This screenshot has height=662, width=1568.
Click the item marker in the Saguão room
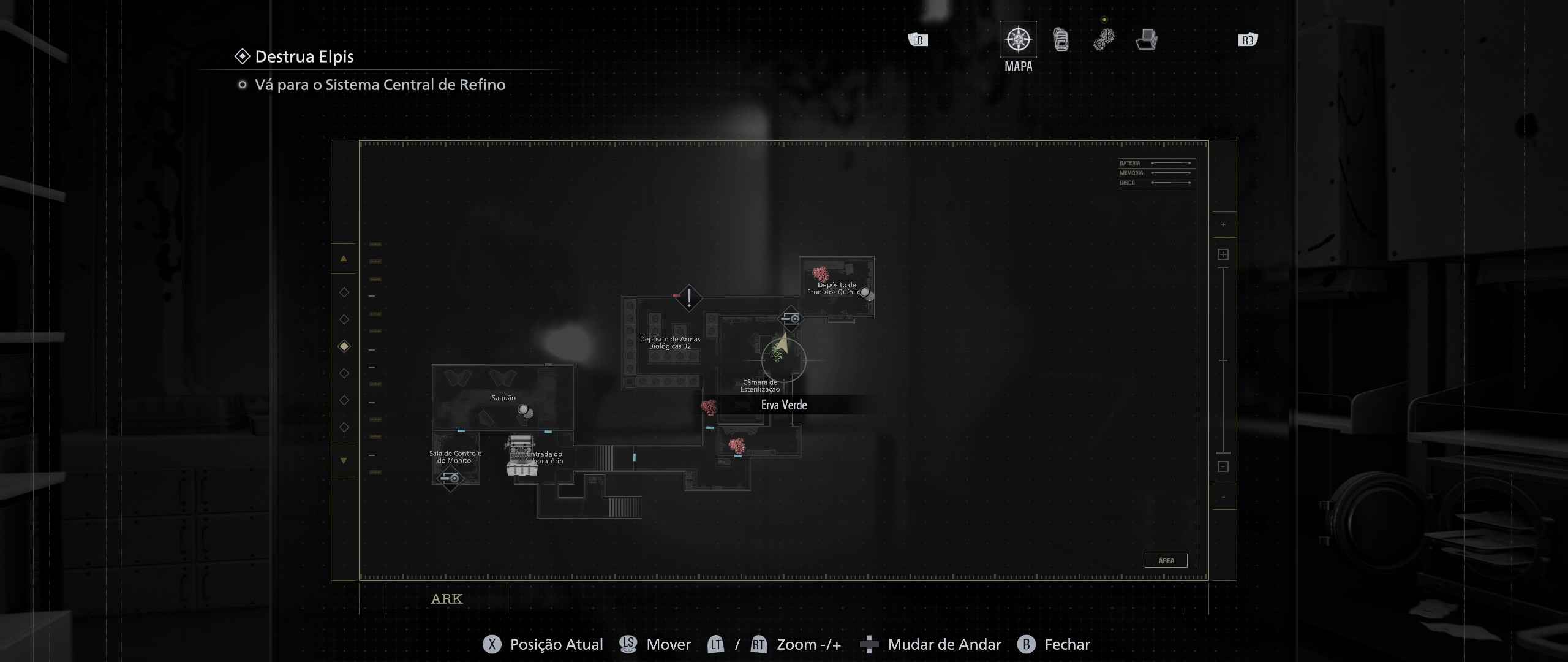pyautogui.click(x=525, y=411)
